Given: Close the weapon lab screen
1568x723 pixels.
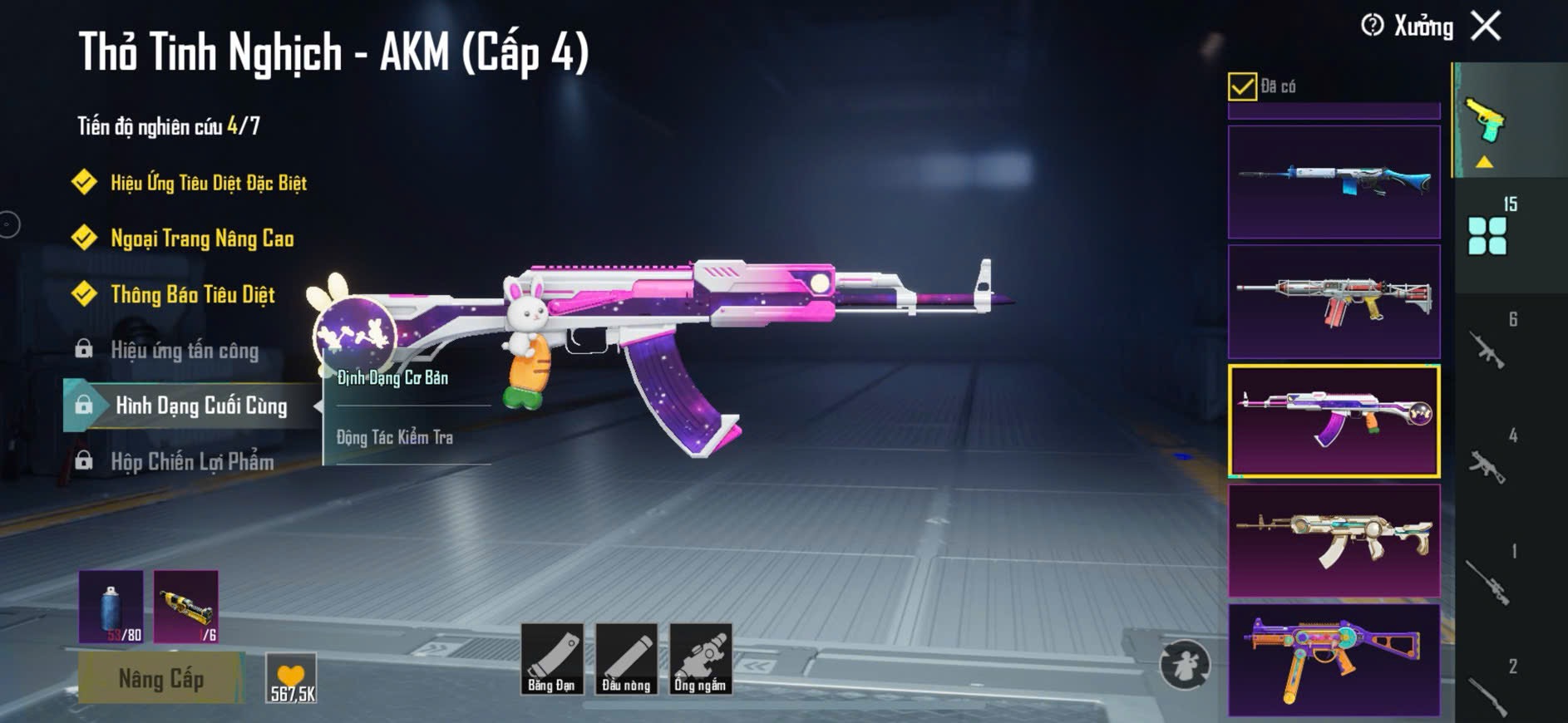Looking at the screenshot, I should (x=1486, y=26).
